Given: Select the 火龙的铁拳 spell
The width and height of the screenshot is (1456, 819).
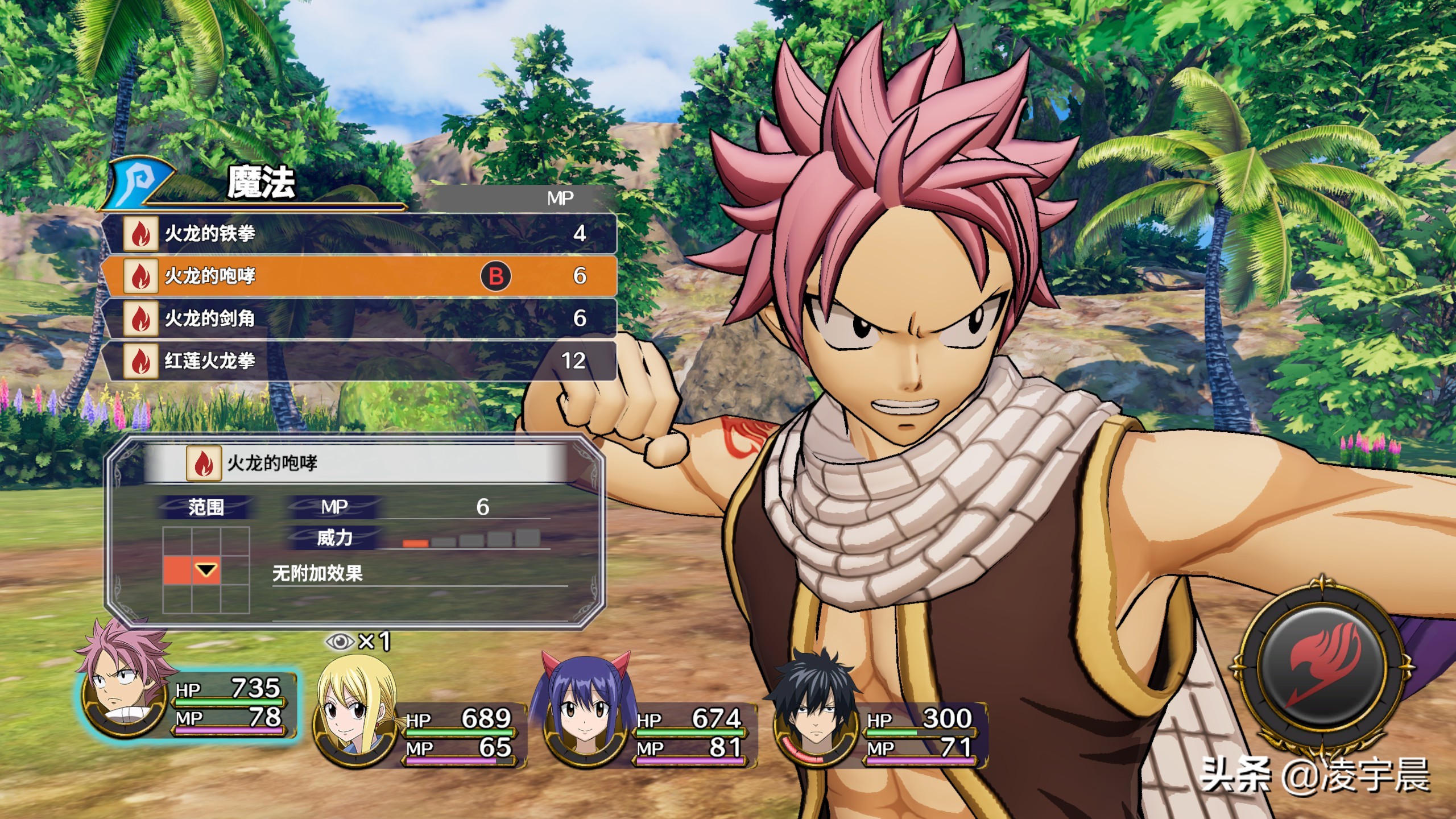Looking at the screenshot, I should click(358, 233).
